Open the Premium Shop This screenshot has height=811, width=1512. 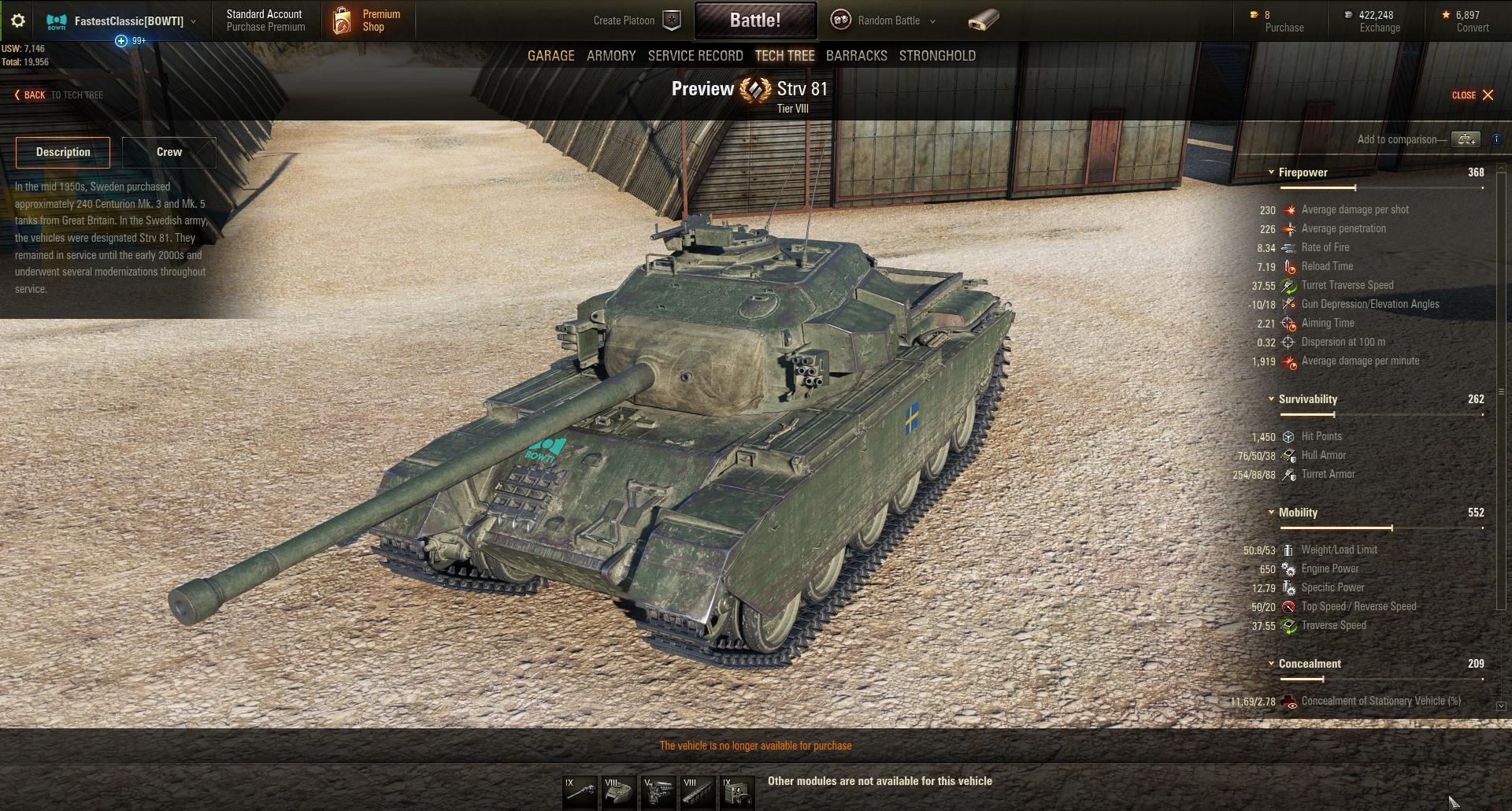click(x=367, y=20)
